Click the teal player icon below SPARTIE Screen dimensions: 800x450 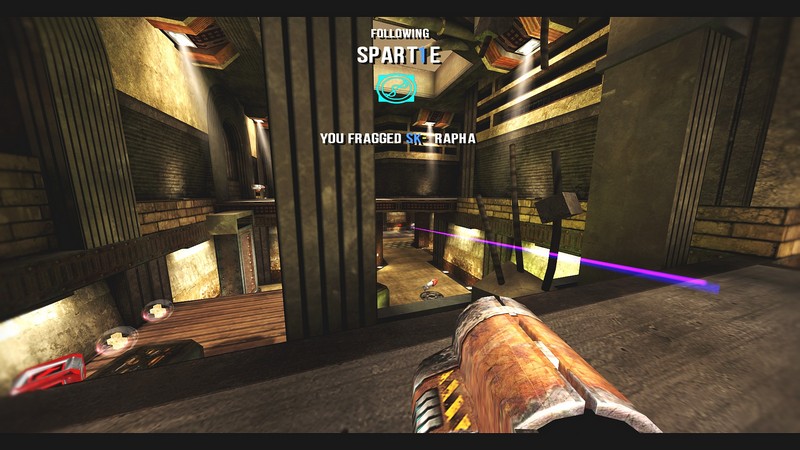click(395, 89)
